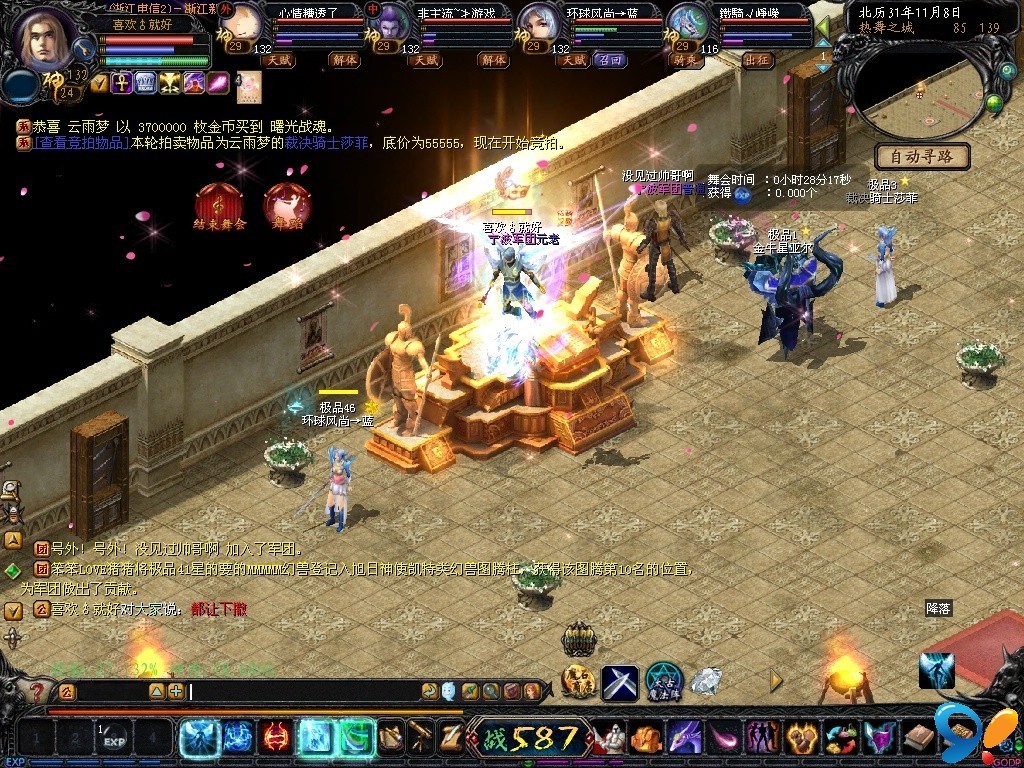Click the player's own character portrait
The image size is (1024, 768).
pos(45,37)
